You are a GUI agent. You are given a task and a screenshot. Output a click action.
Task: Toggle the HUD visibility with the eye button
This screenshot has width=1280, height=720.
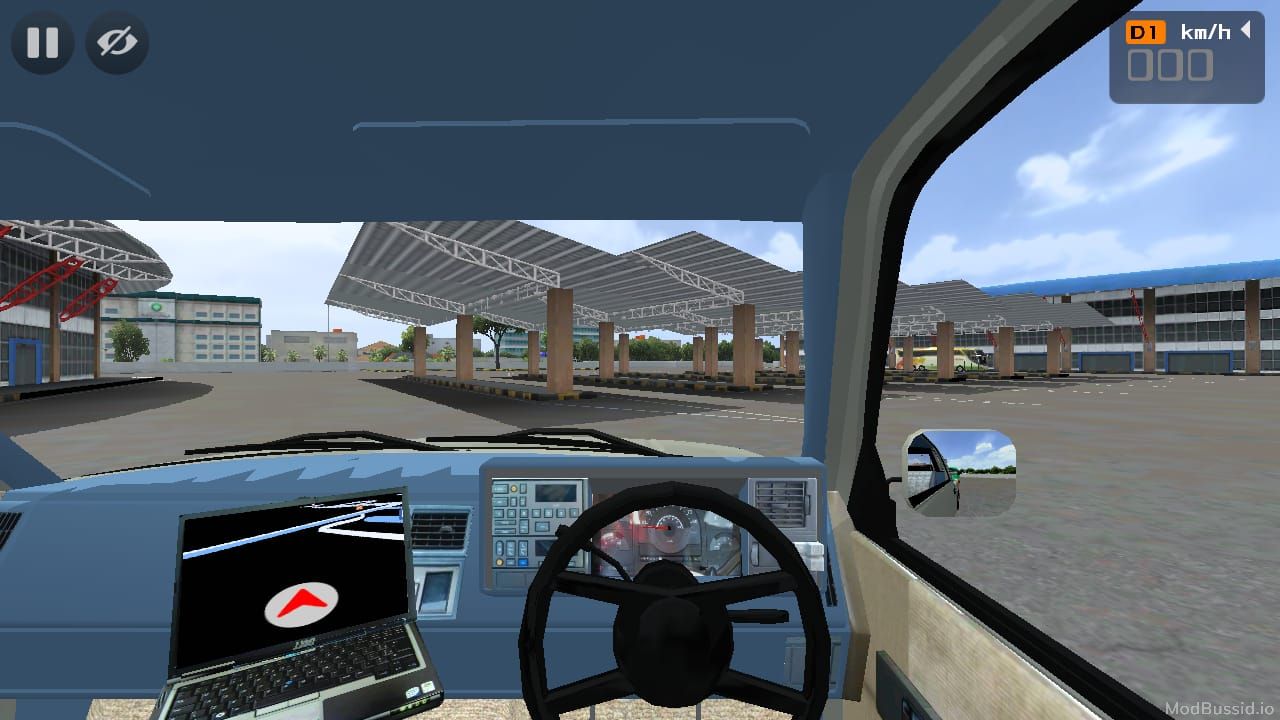(116, 43)
